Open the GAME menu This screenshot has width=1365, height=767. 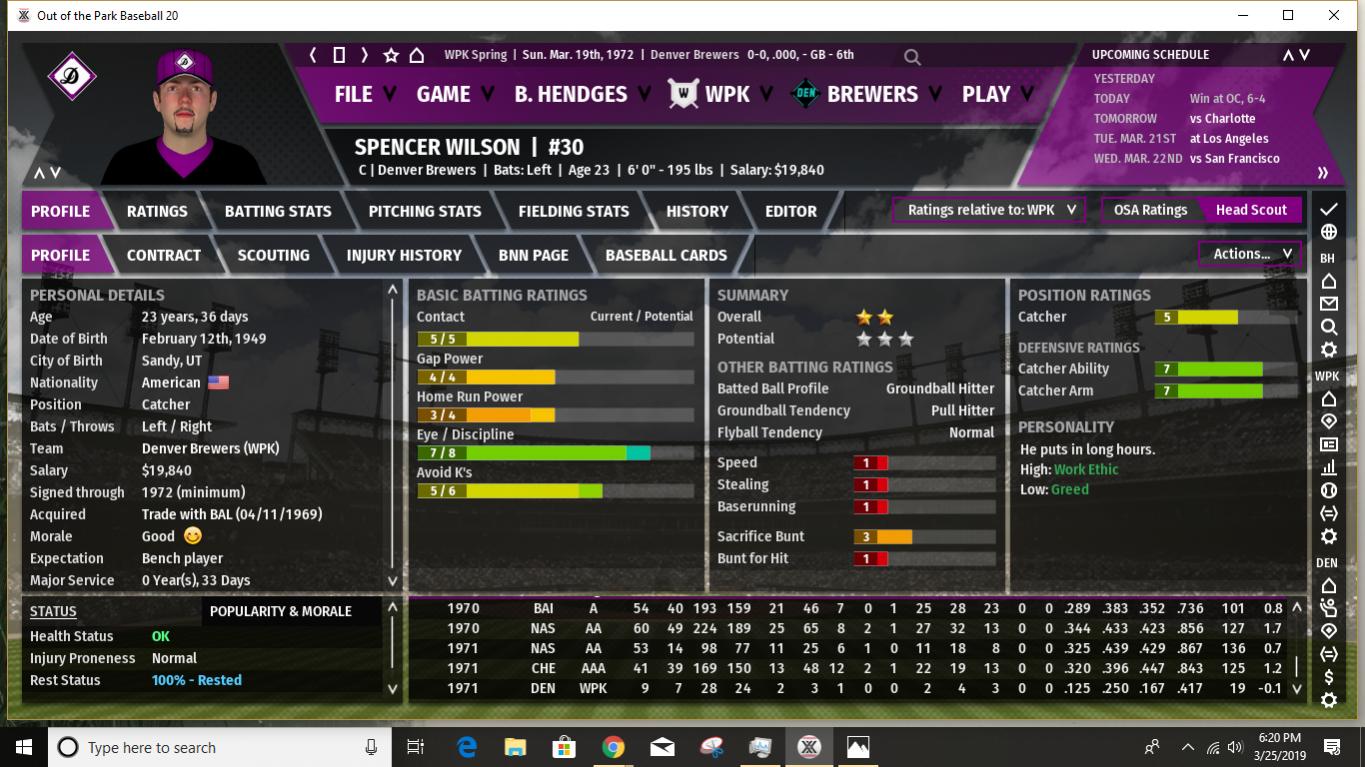[443, 94]
